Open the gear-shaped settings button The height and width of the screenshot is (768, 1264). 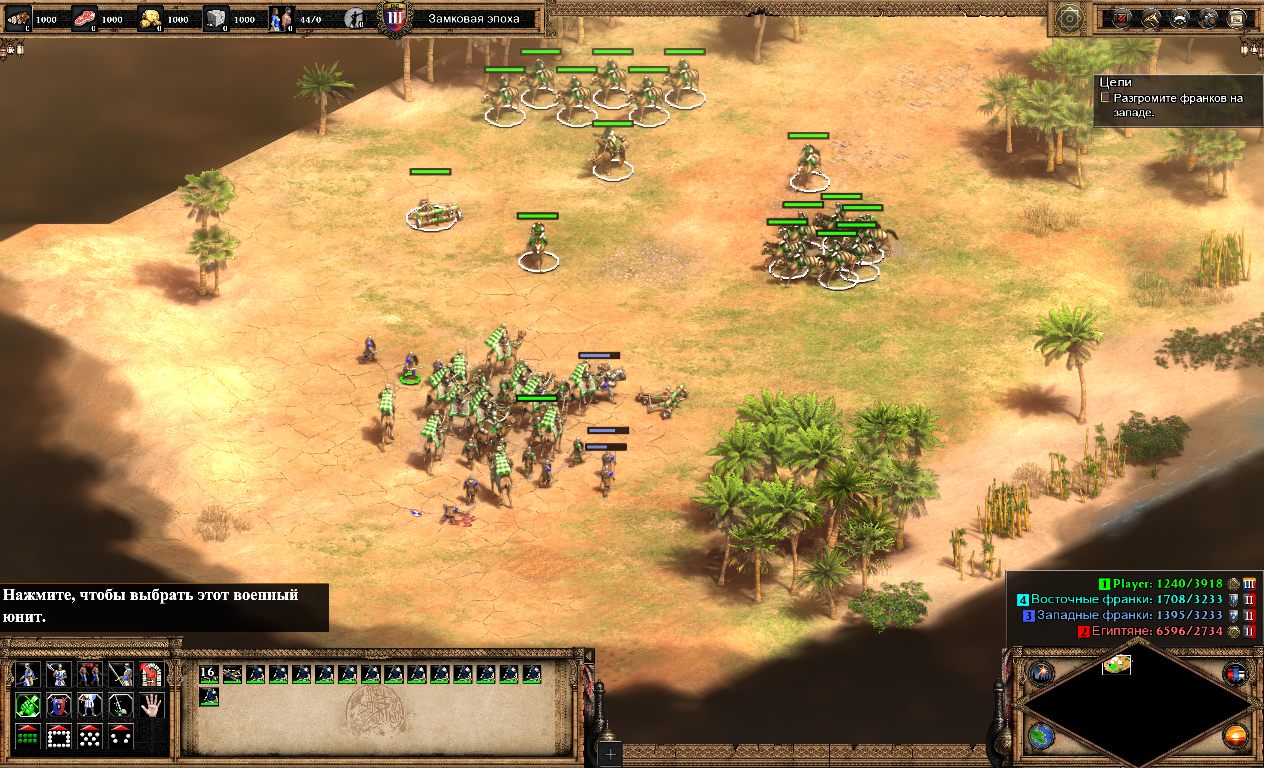(1069, 17)
